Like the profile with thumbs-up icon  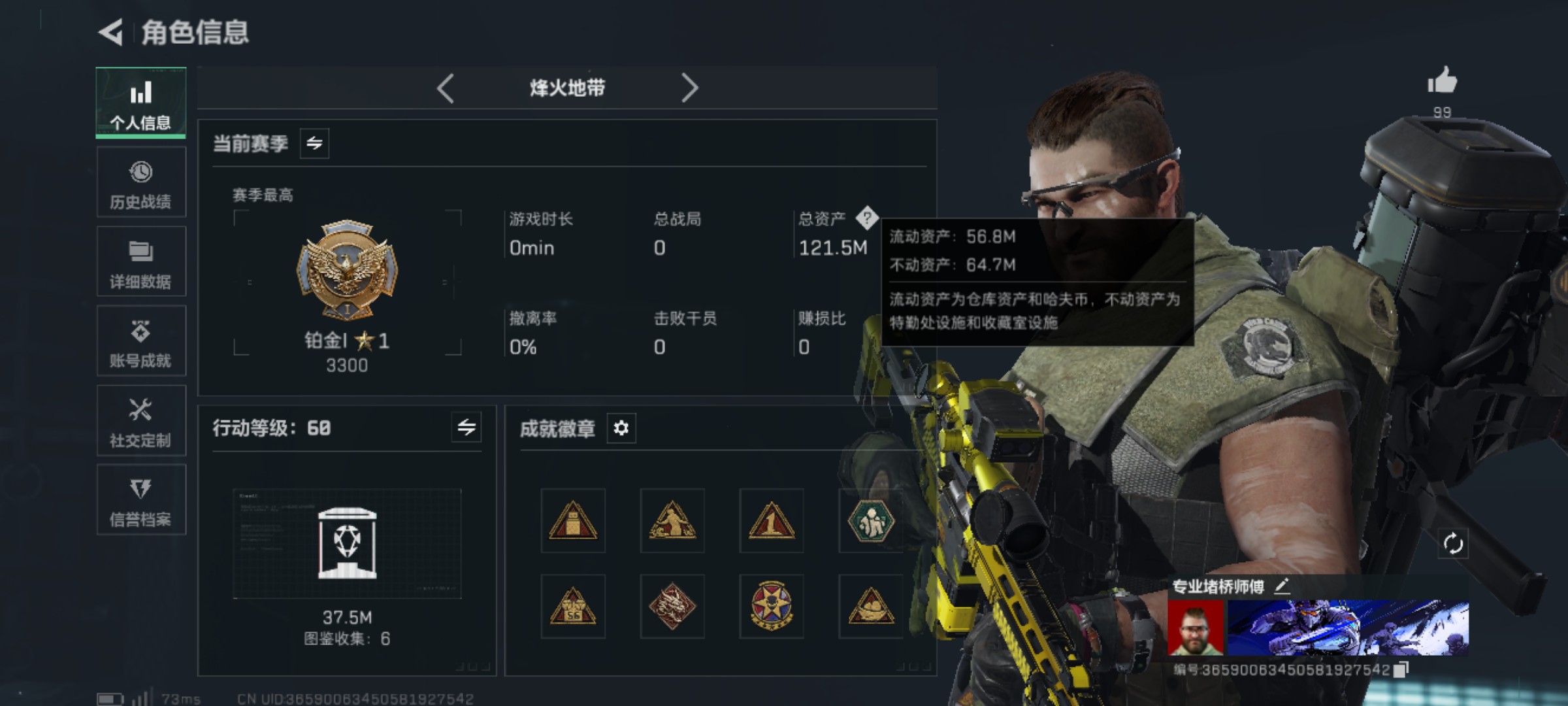[1442, 82]
